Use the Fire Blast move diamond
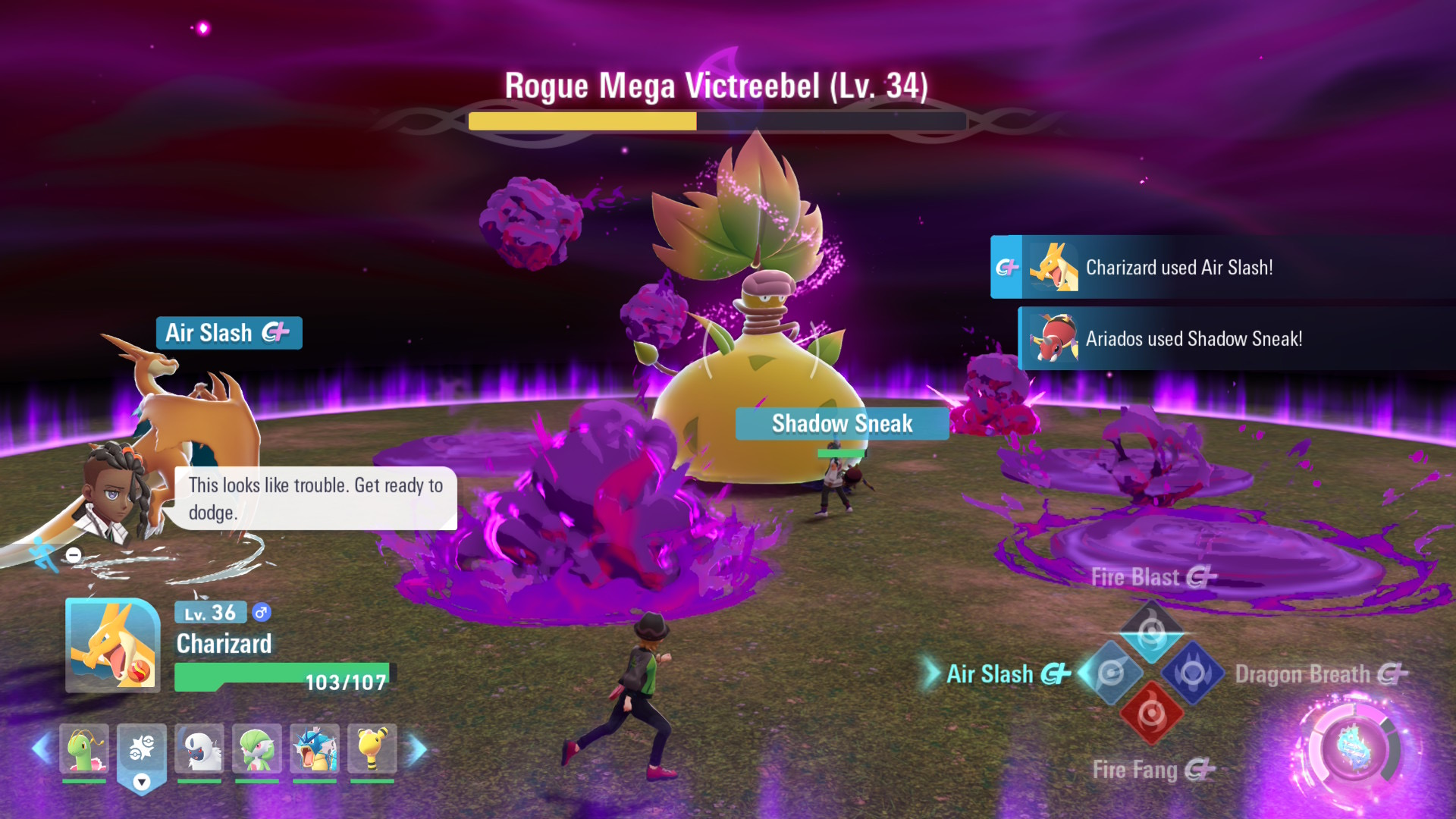 [x=1151, y=631]
